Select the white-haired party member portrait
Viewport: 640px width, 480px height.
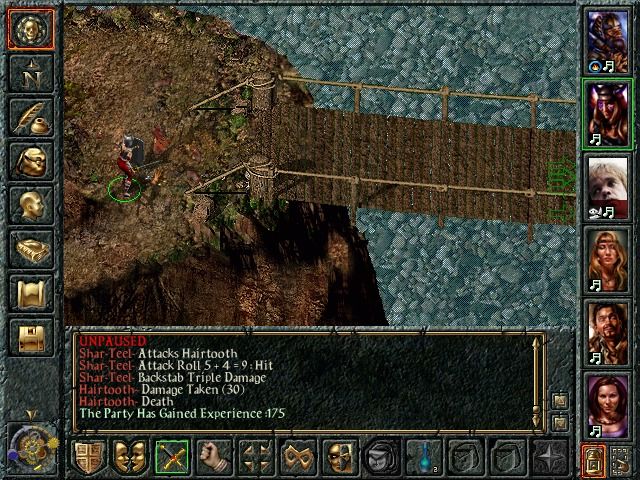[x=607, y=188]
